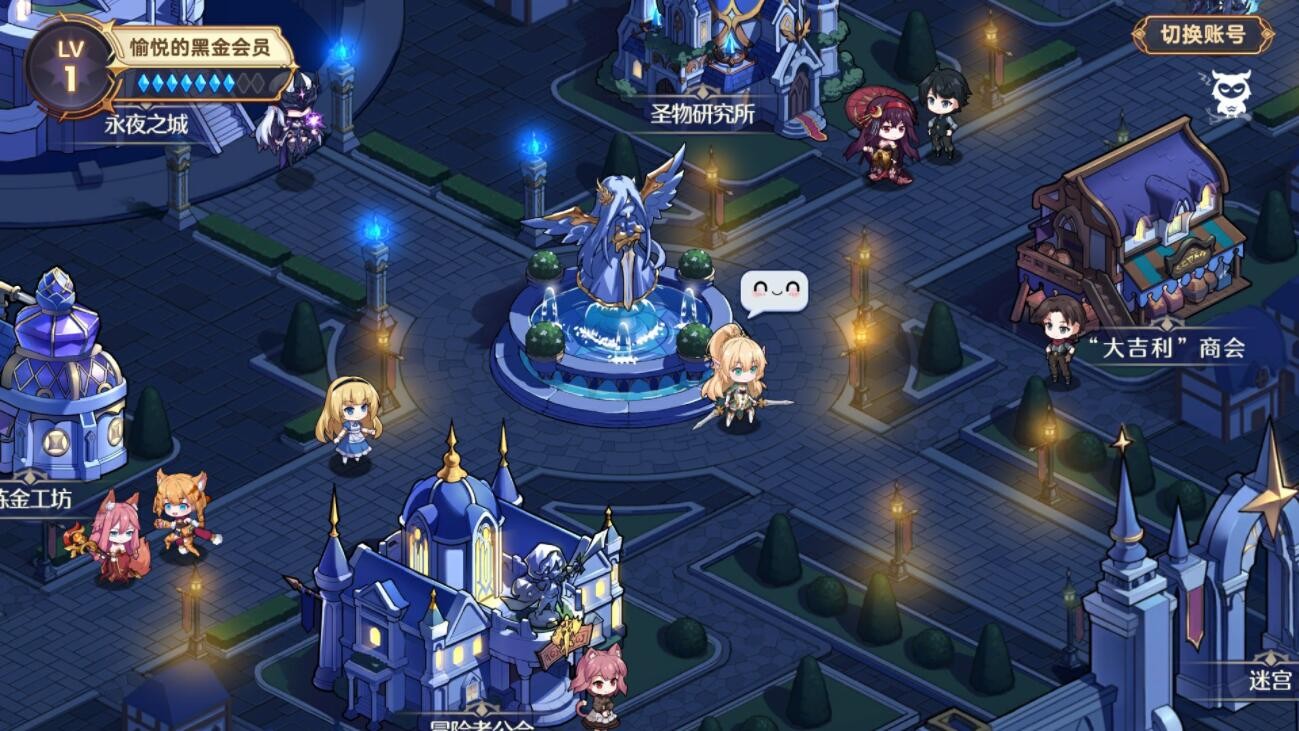The width and height of the screenshot is (1299, 731).
Task: Click the smiley face speech bubble
Action: pos(774,292)
